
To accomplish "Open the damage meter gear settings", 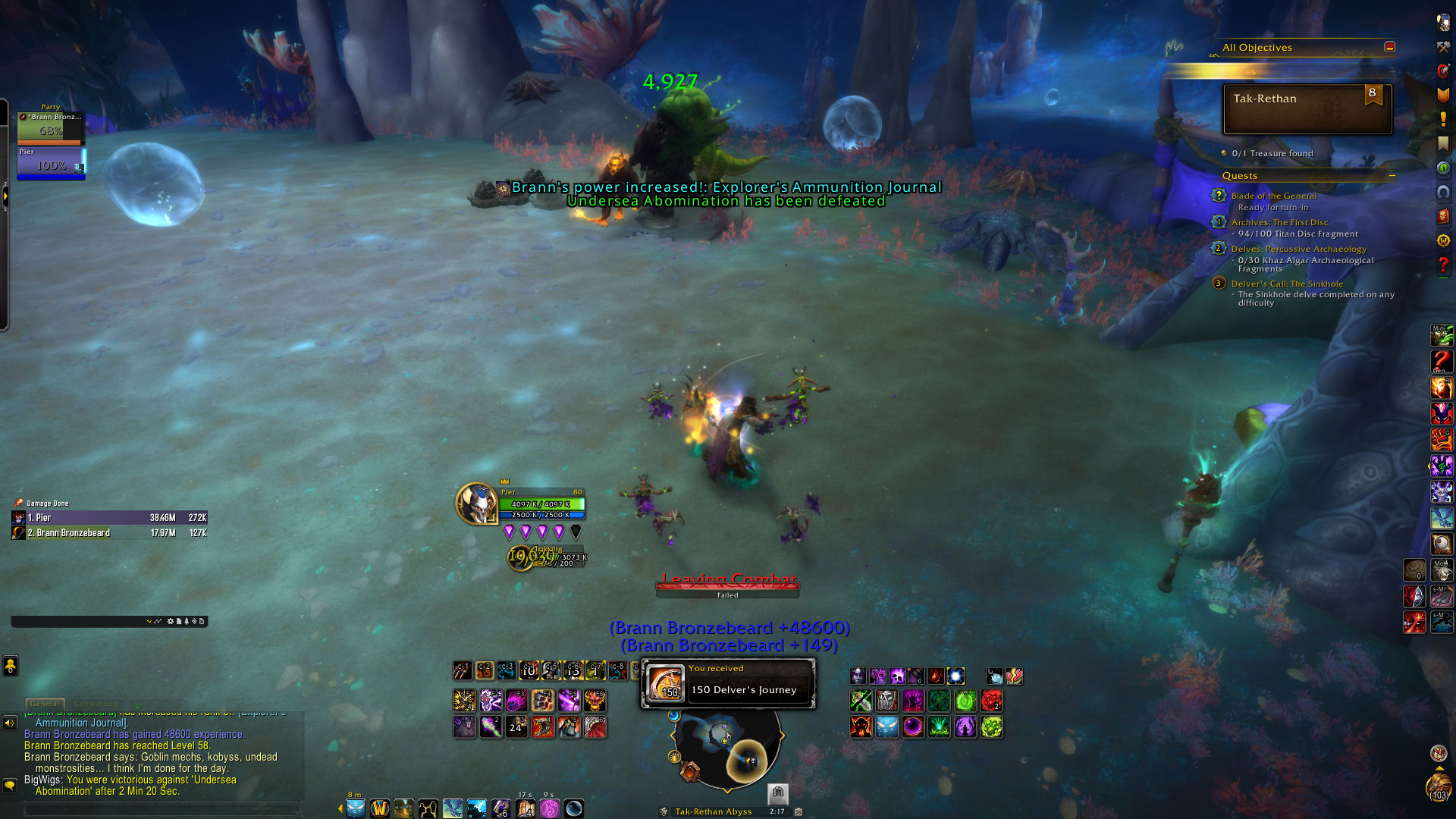I will click(171, 622).
